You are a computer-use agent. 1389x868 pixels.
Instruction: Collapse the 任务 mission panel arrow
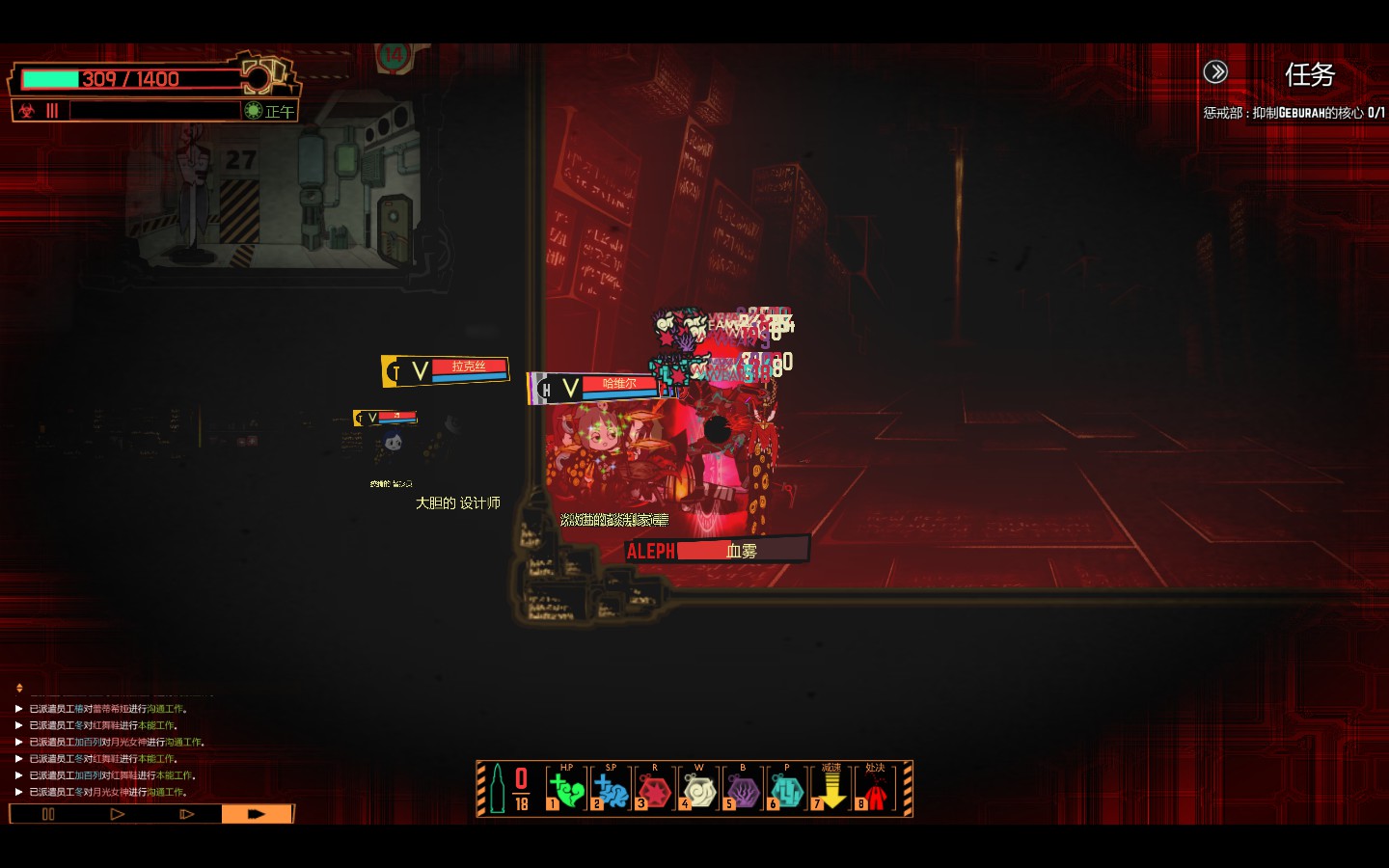tap(1215, 71)
